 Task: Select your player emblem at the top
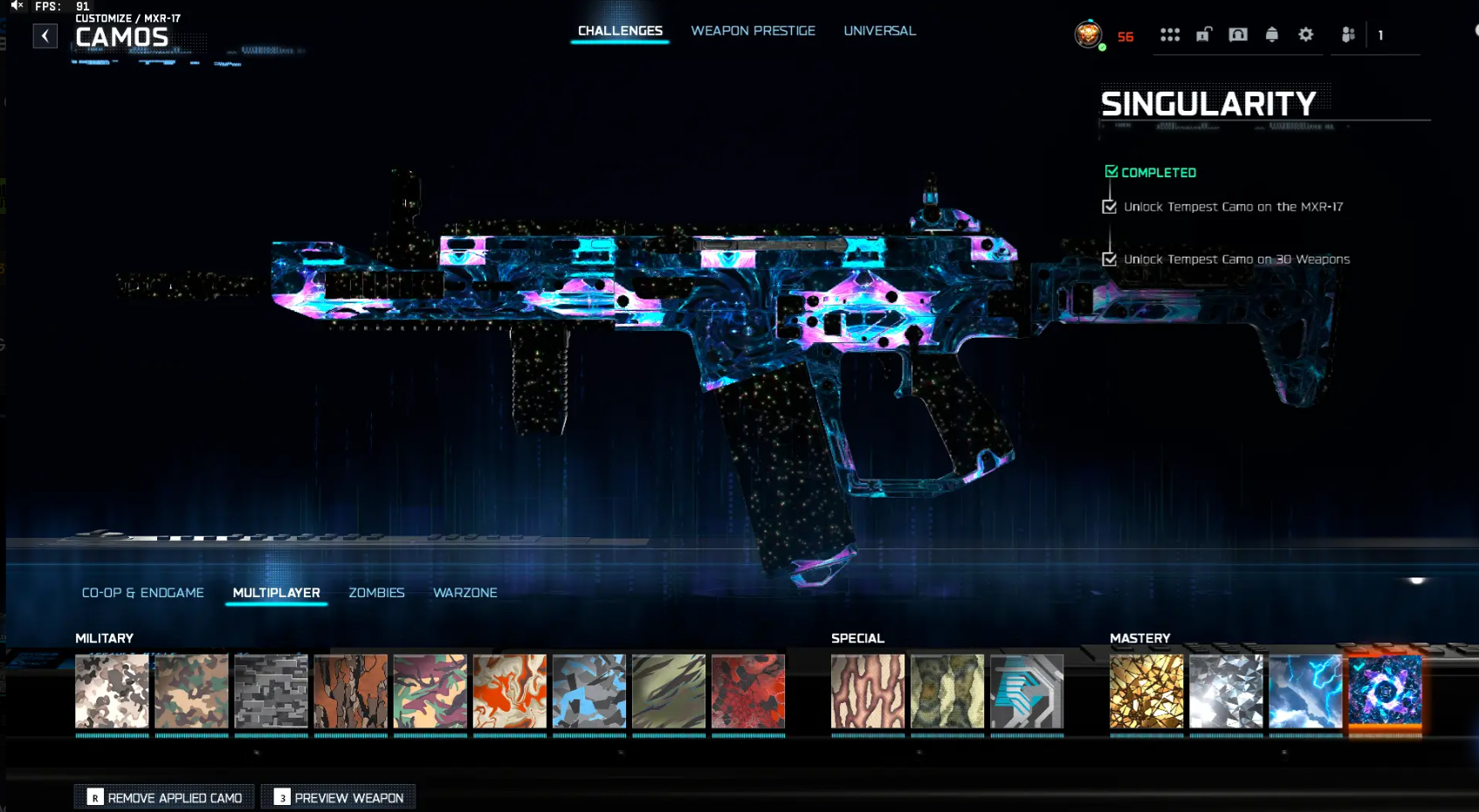click(1088, 35)
